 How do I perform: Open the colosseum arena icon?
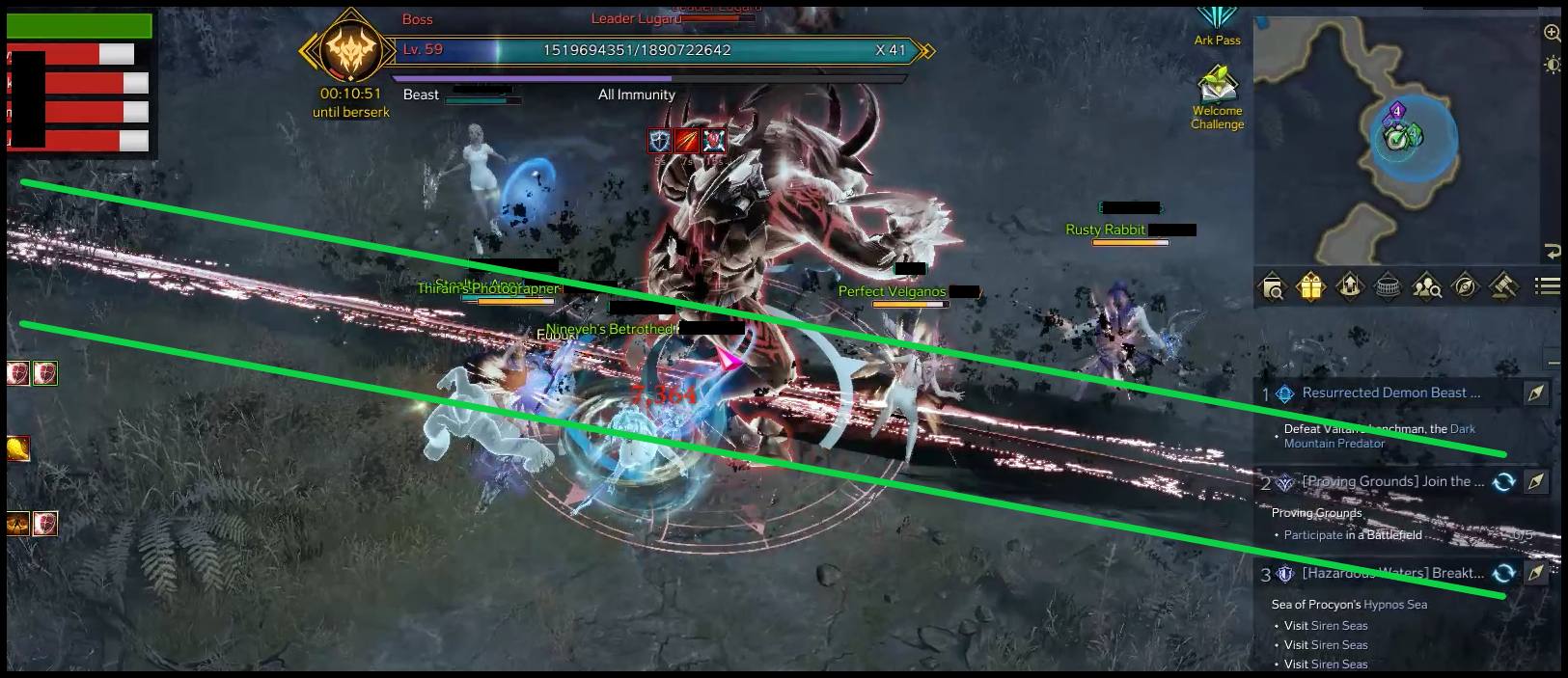click(x=1388, y=286)
